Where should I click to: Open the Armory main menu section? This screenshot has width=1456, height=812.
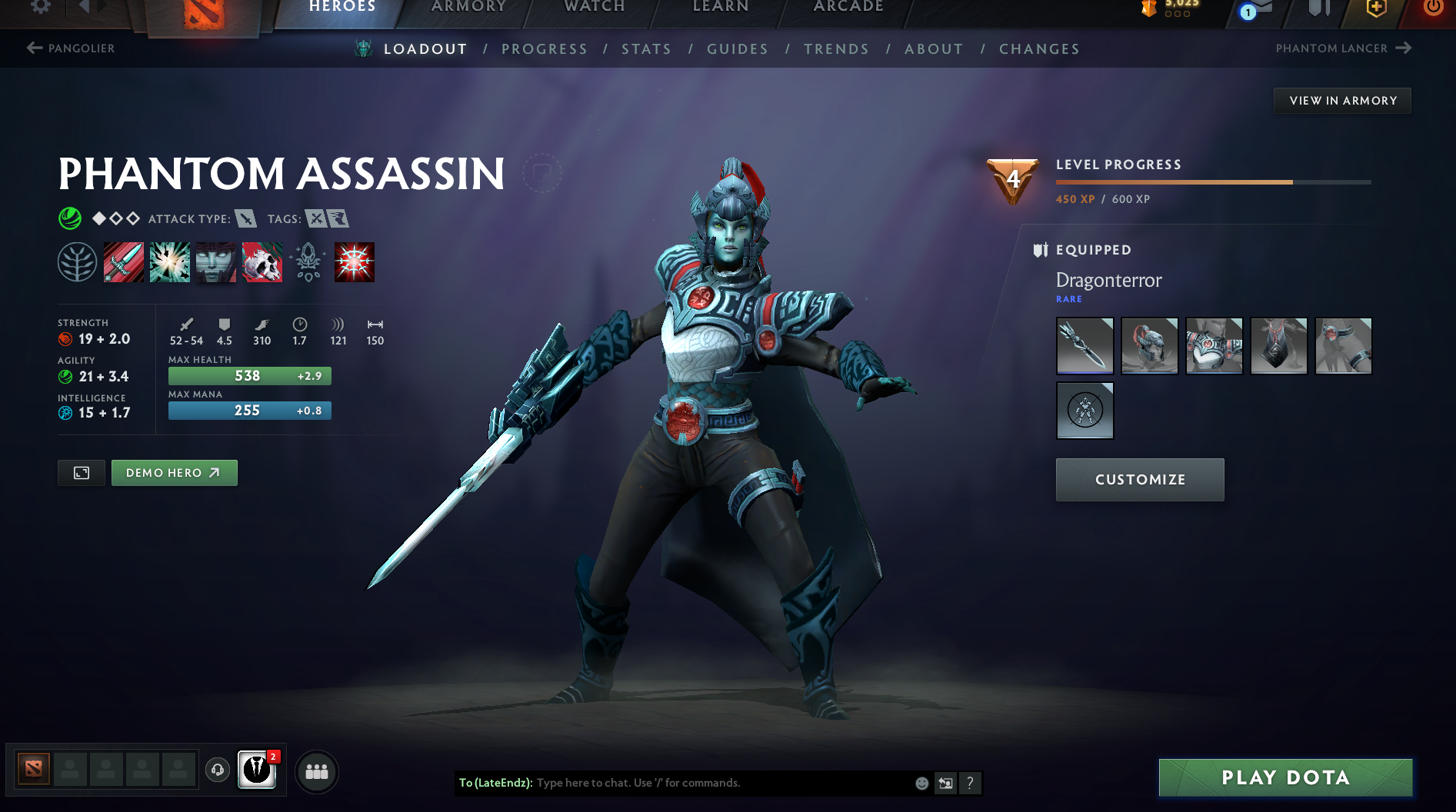pyautogui.click(x=468, y=7)
